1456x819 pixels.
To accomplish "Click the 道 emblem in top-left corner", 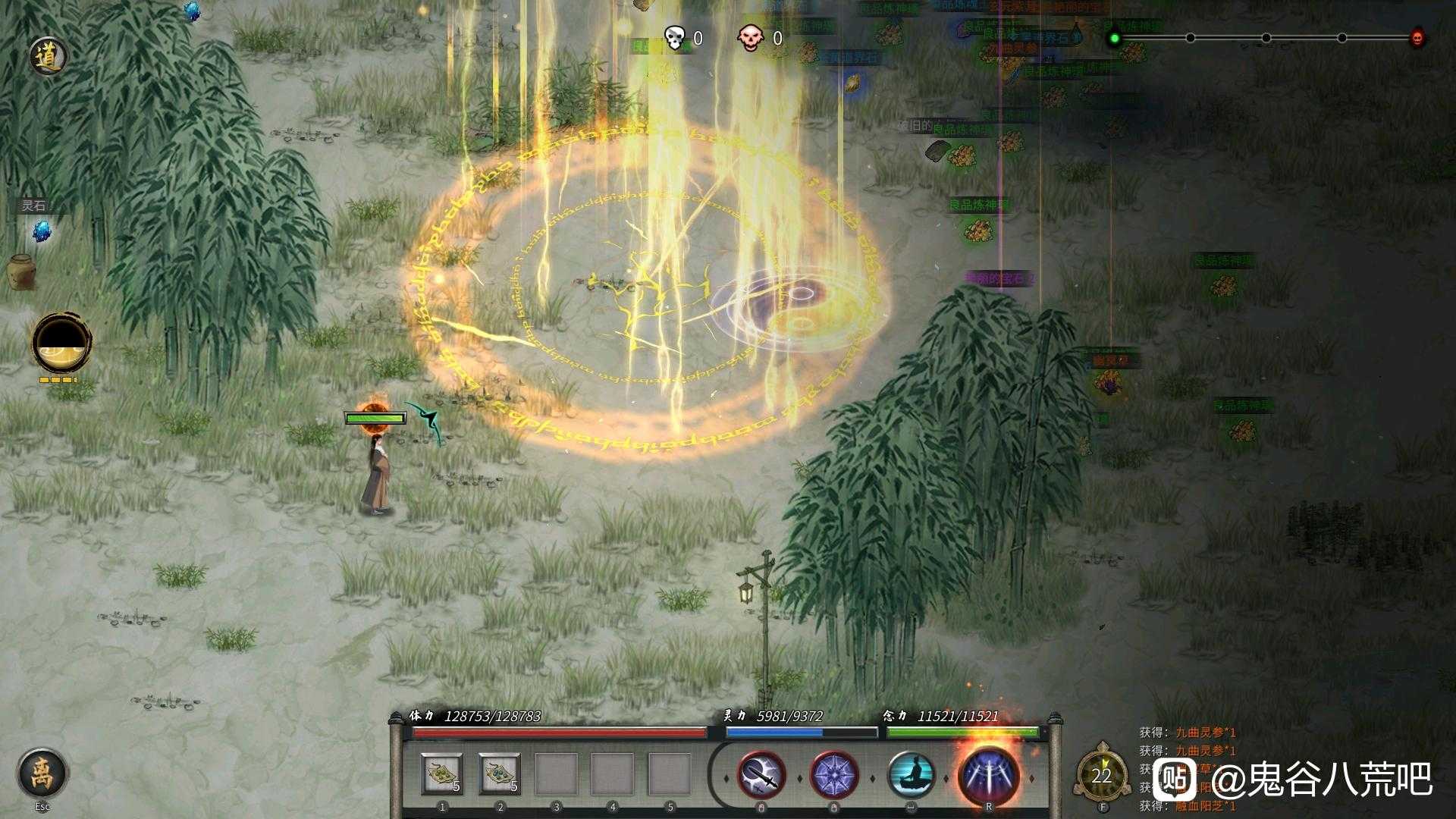I will pyautogui.click(x=47, y=54).
